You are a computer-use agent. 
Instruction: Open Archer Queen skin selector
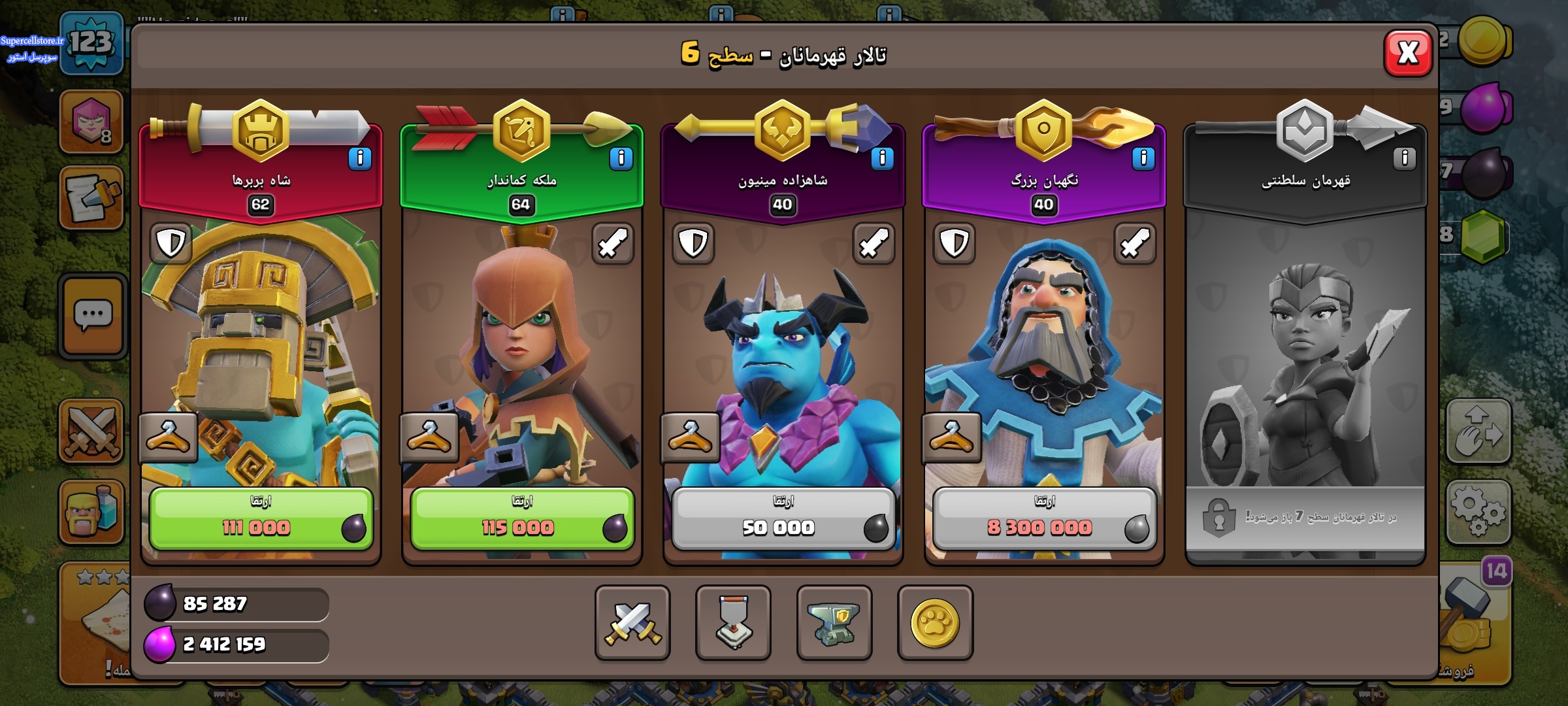[429, 437]
